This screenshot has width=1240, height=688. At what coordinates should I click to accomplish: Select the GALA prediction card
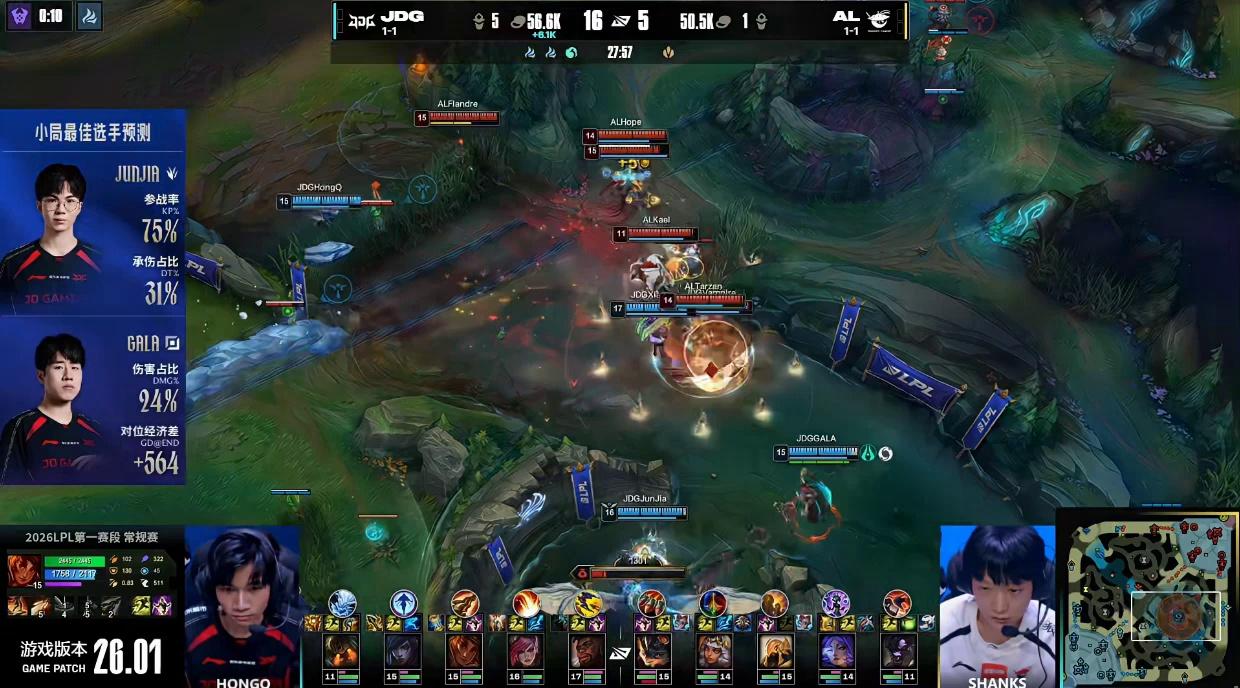click(93, 402)
